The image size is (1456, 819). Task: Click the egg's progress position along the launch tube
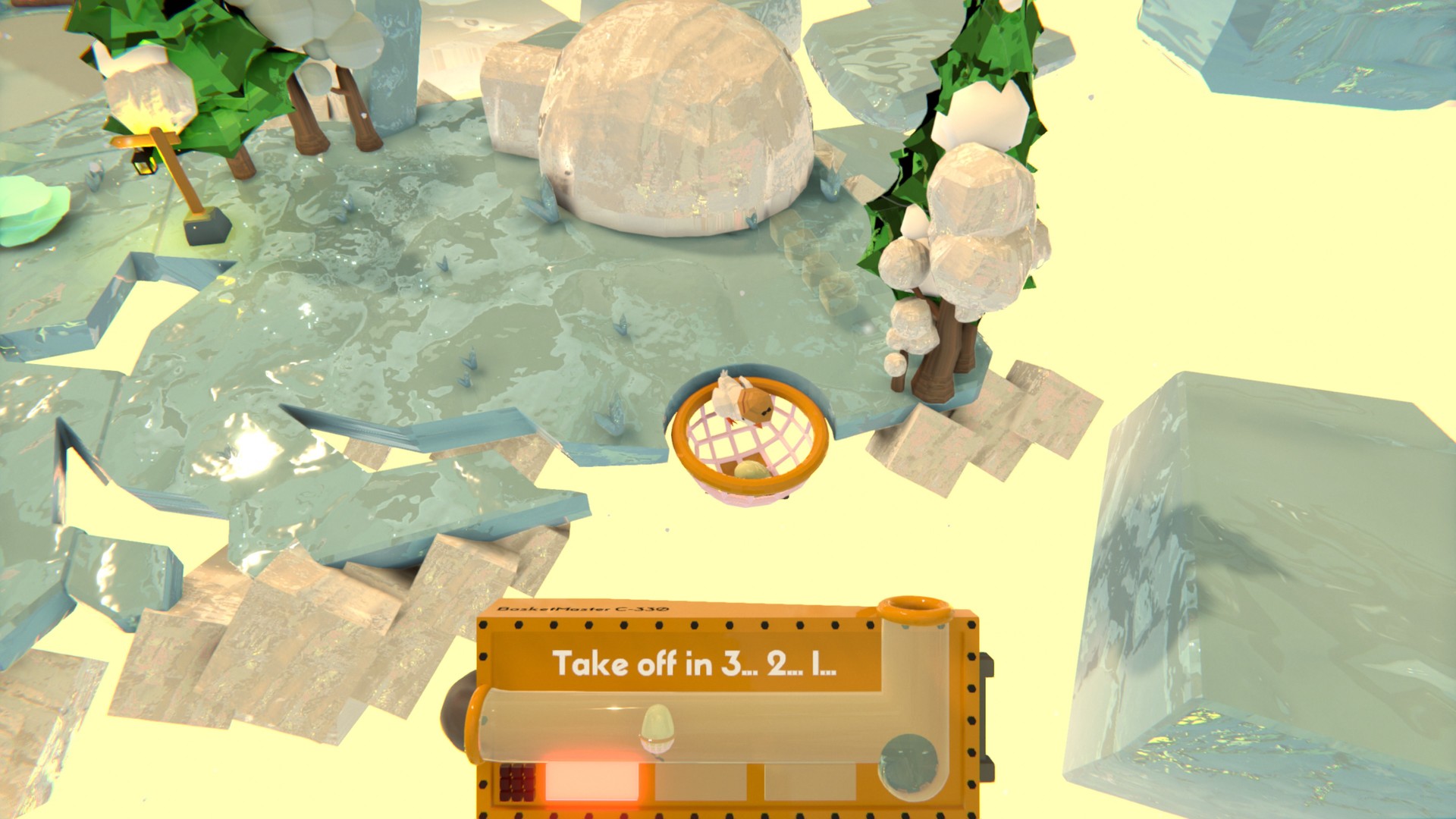[x=657, y=726]
